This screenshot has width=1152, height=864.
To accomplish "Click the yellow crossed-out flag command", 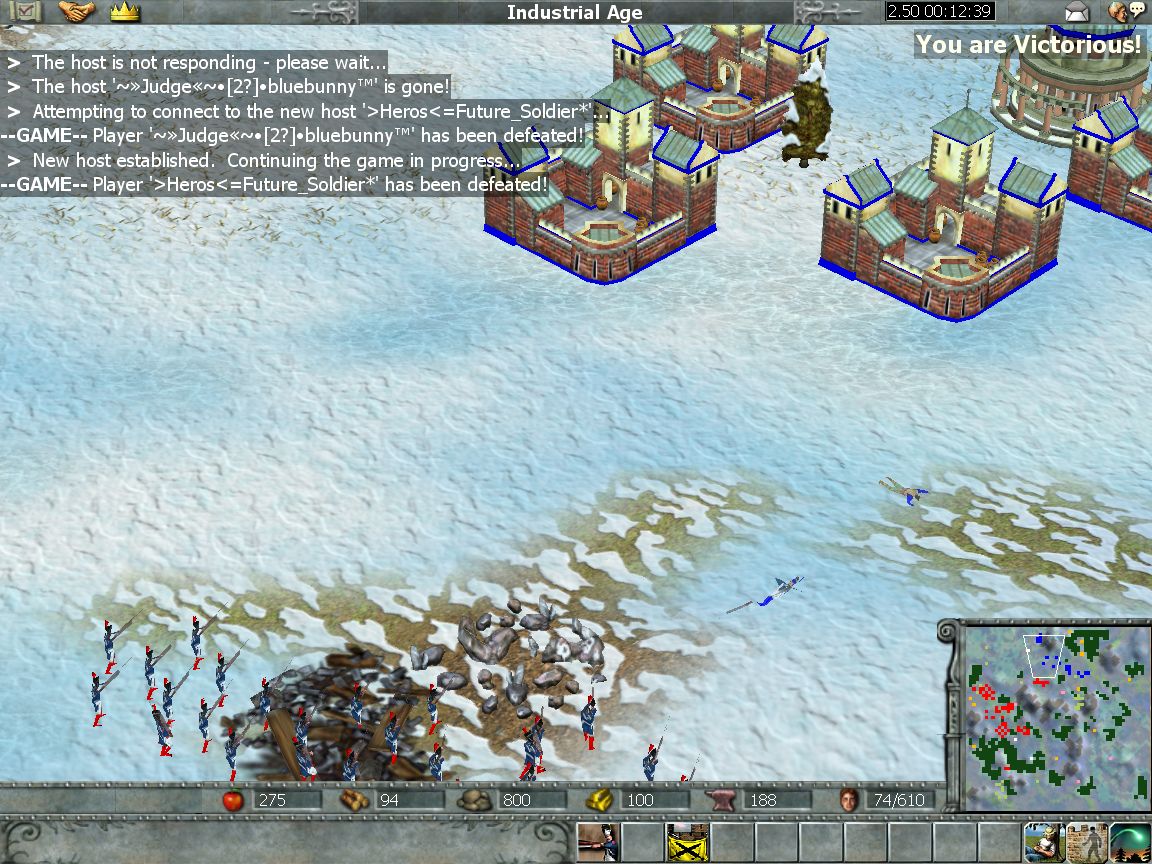I will coord(687,842).
